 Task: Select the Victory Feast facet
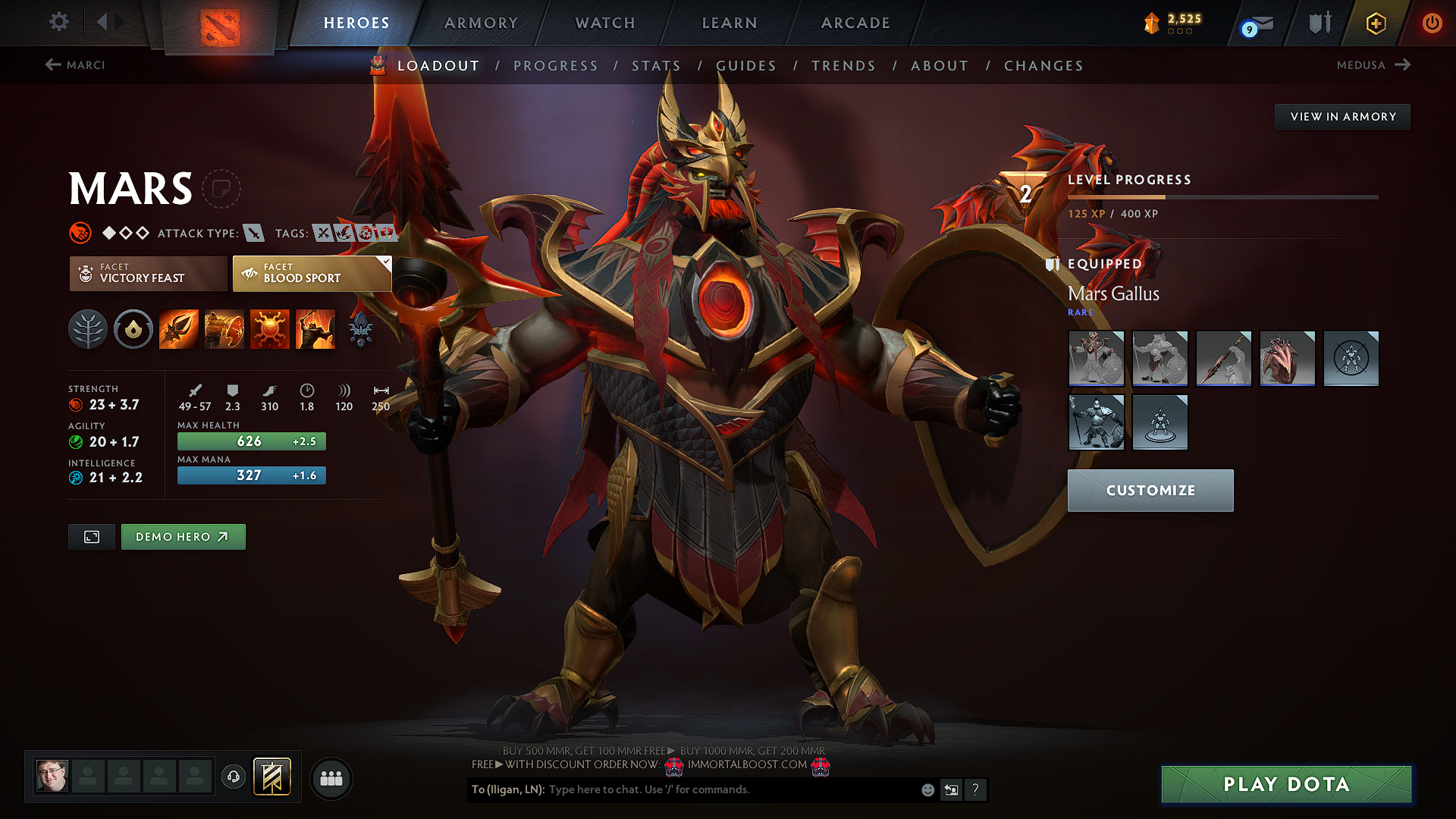tap(147, 273)
